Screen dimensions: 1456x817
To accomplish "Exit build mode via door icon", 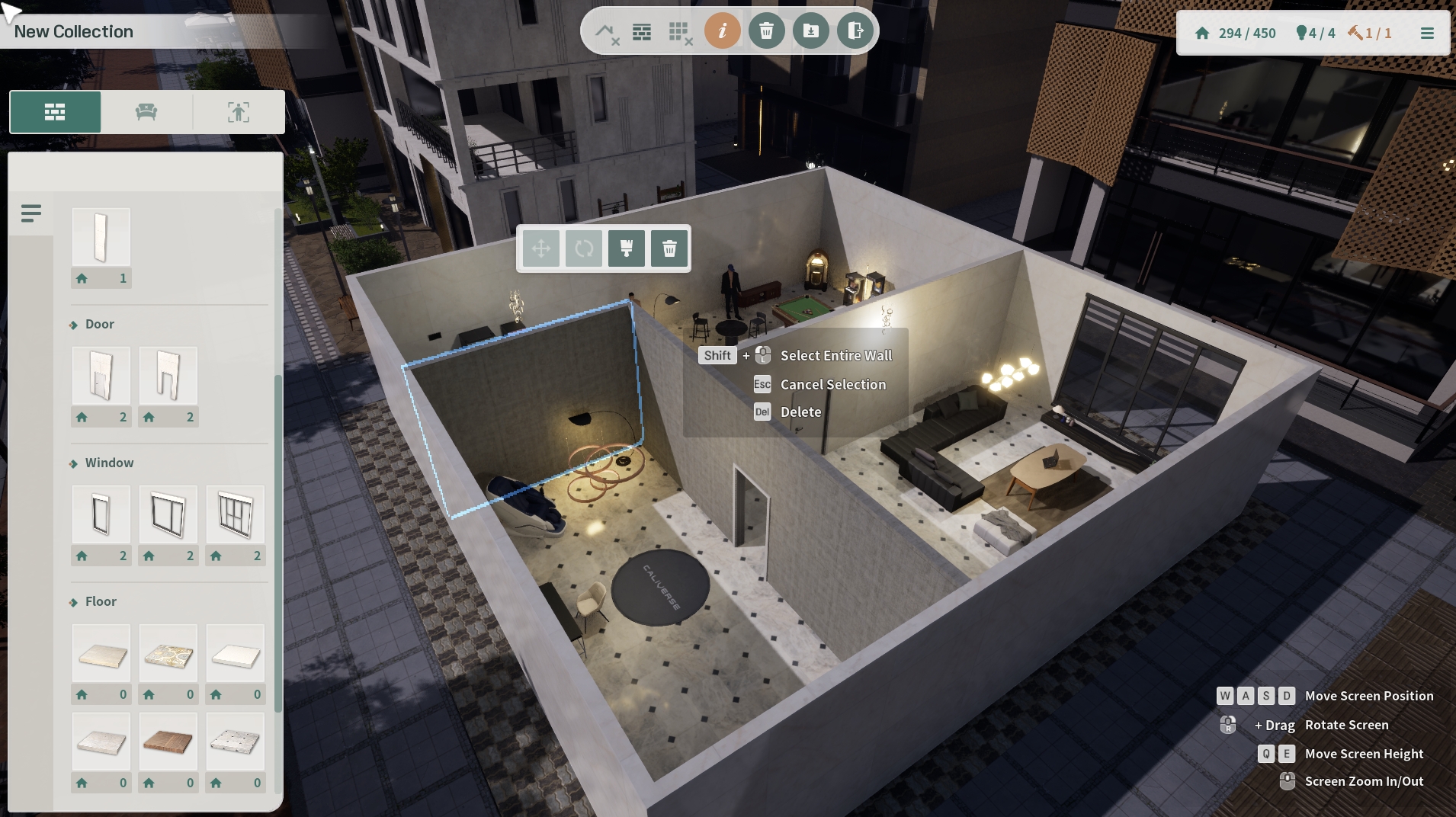I will [x=855, y=31].
